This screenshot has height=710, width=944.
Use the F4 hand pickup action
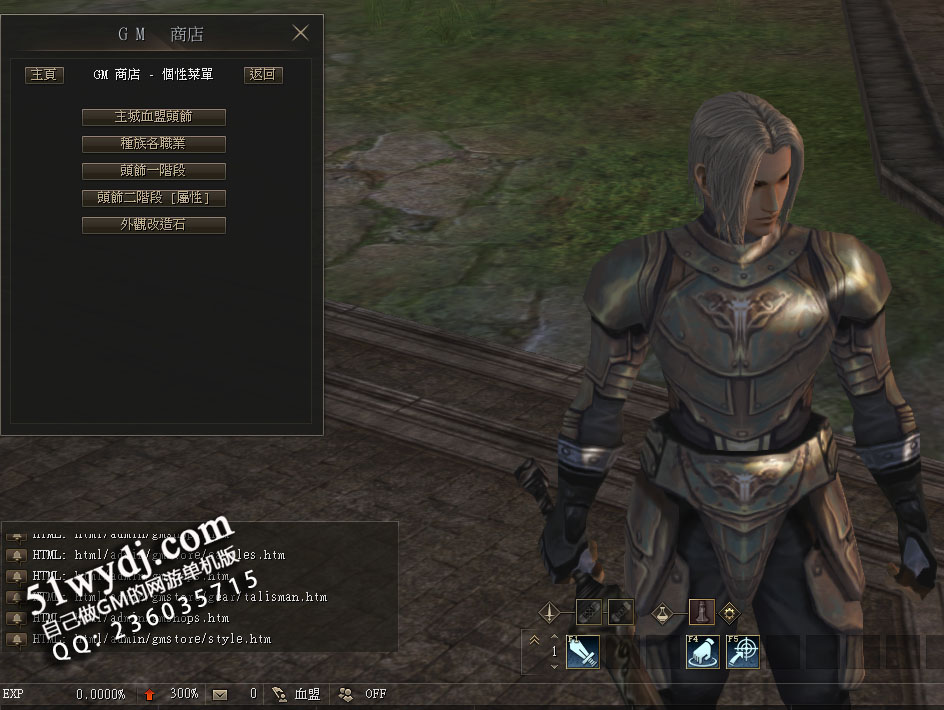(702, 652)
